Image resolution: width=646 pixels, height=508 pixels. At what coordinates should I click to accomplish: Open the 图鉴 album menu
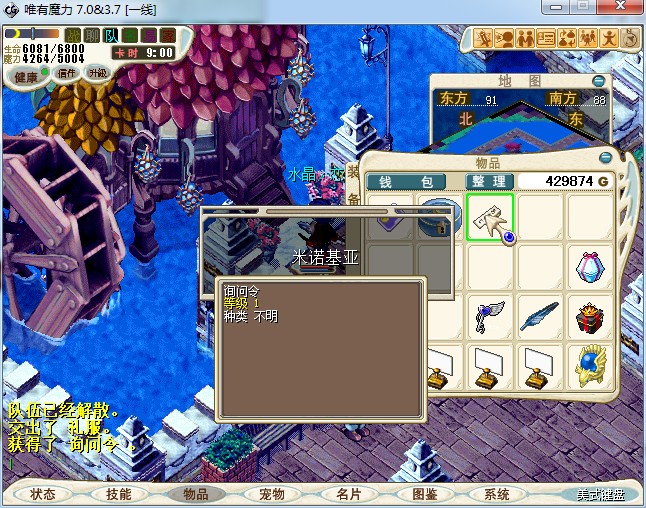click(424, 494)
